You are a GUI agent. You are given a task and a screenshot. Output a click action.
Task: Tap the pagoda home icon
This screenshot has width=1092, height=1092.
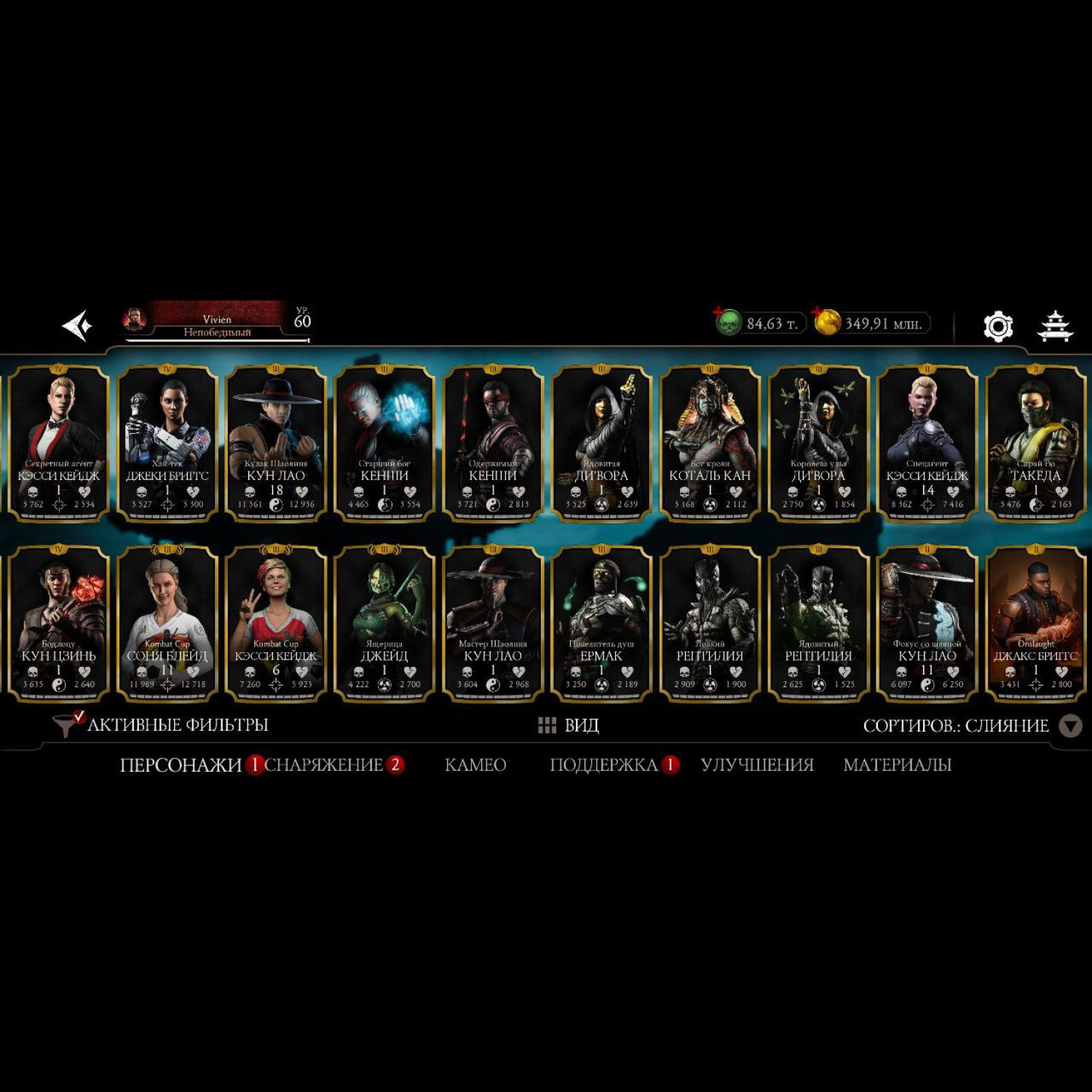click(1054, 326)
